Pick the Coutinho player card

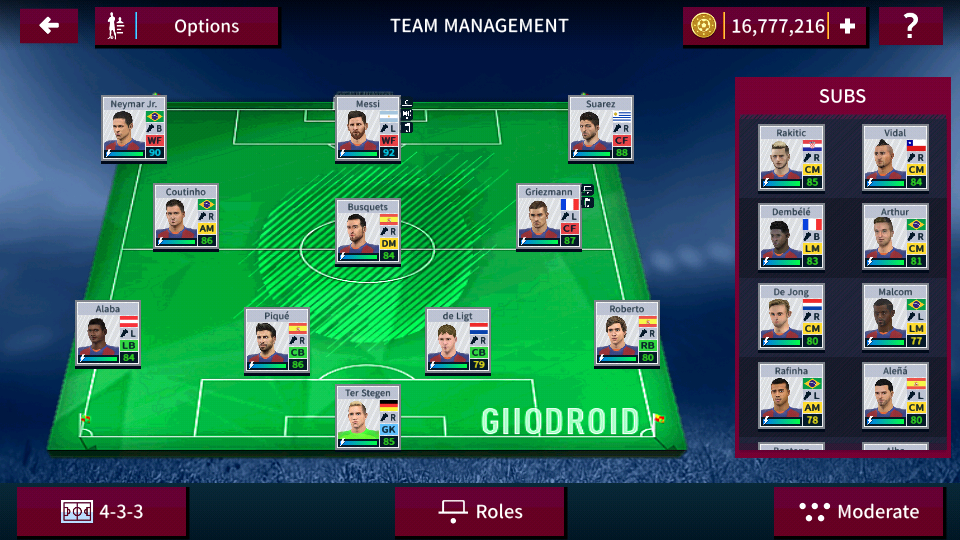tap(185, 216)
